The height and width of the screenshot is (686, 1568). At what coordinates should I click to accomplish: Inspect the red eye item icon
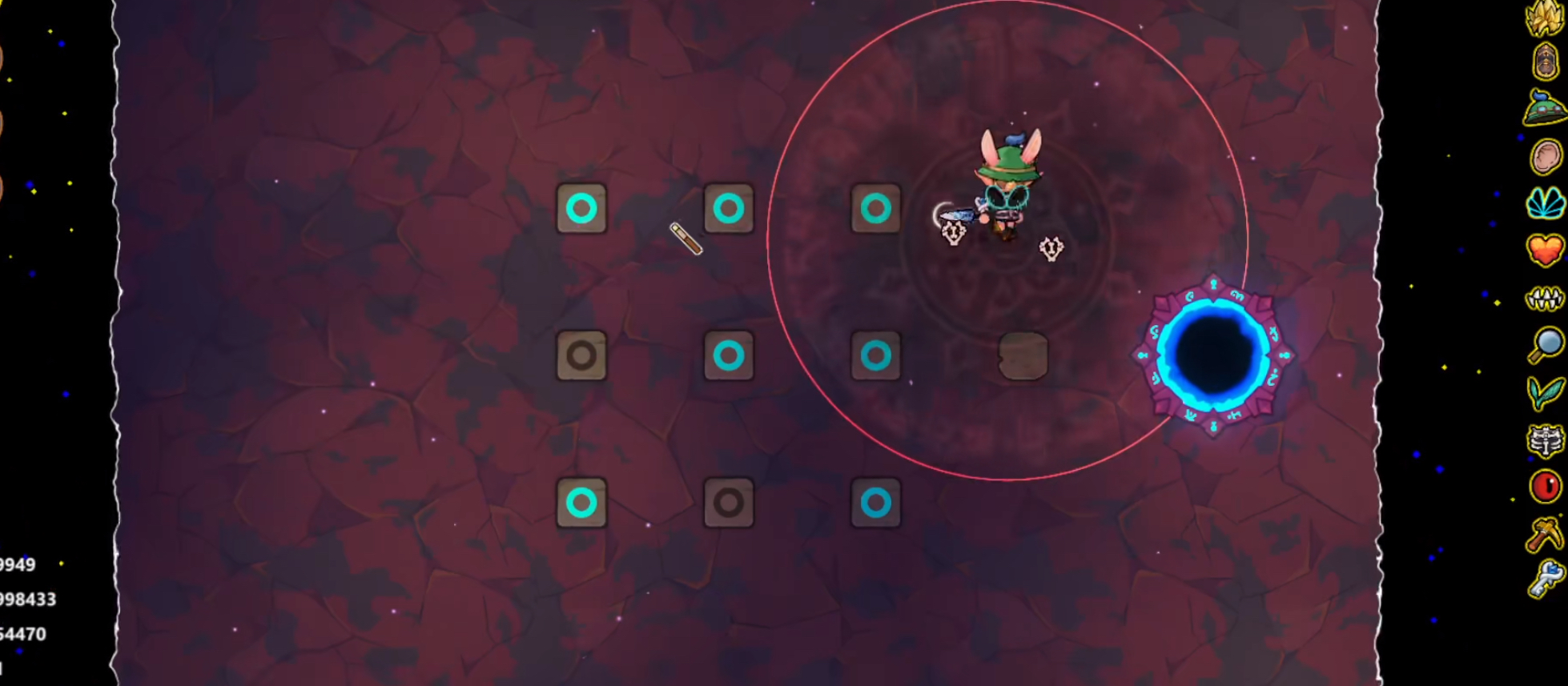(x=1546, y=487)
